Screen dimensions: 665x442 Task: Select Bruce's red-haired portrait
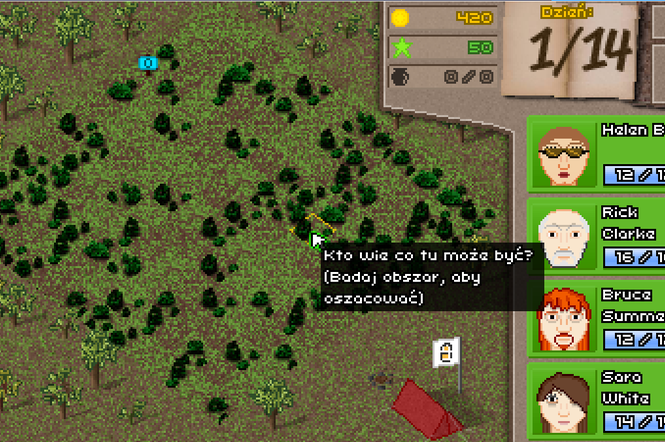point(565,319)
